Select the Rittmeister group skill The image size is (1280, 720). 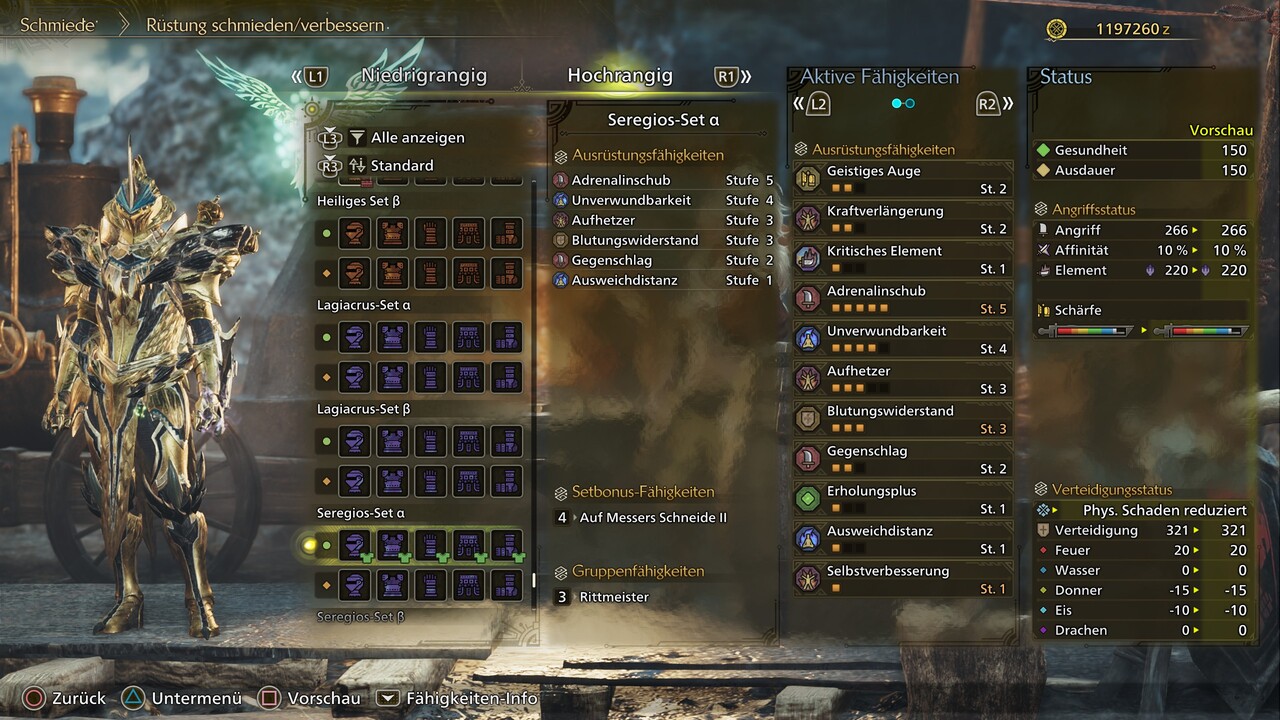(x=614, y=597)
